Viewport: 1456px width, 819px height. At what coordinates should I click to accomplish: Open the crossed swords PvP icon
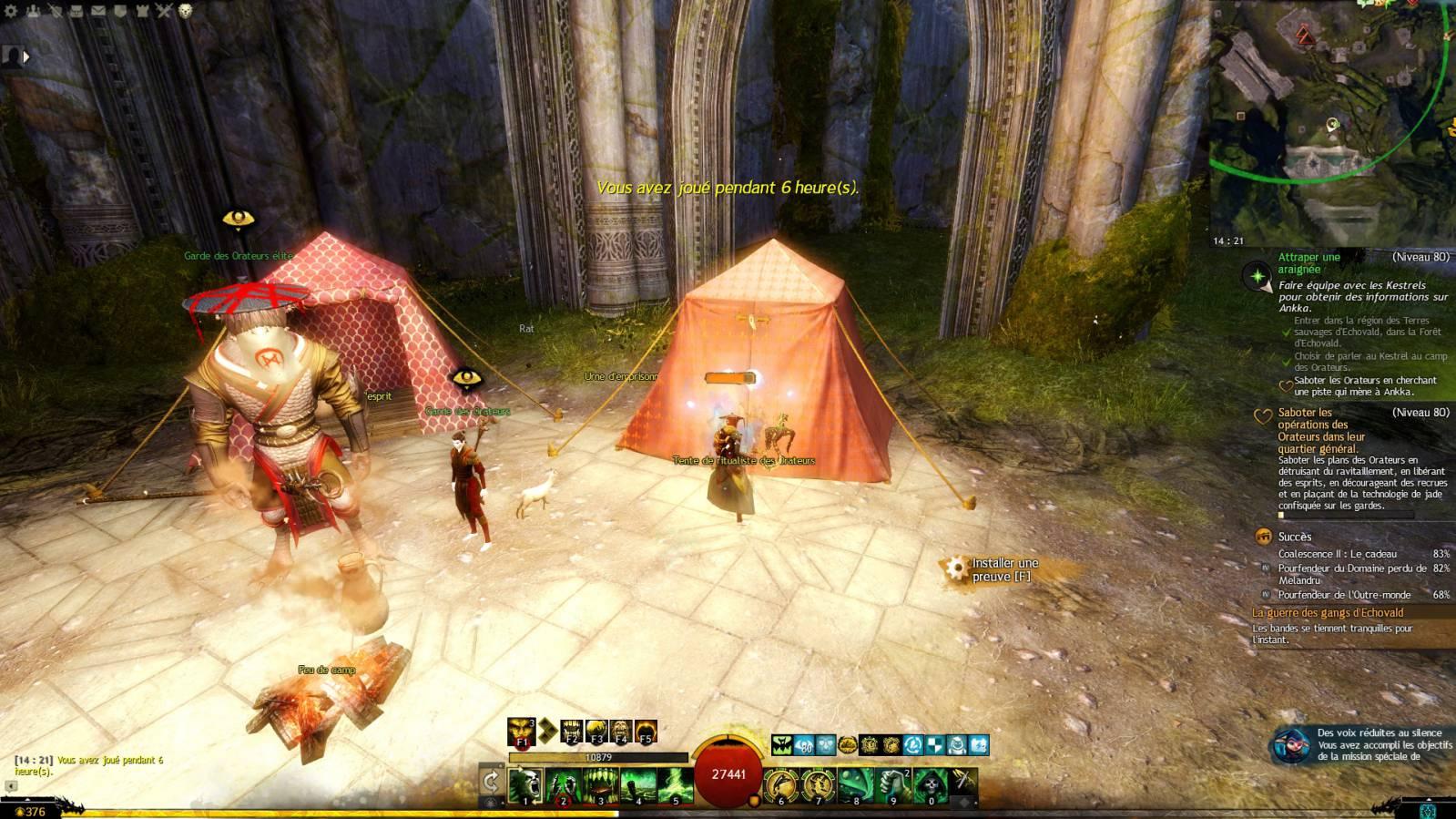[164, 11]
